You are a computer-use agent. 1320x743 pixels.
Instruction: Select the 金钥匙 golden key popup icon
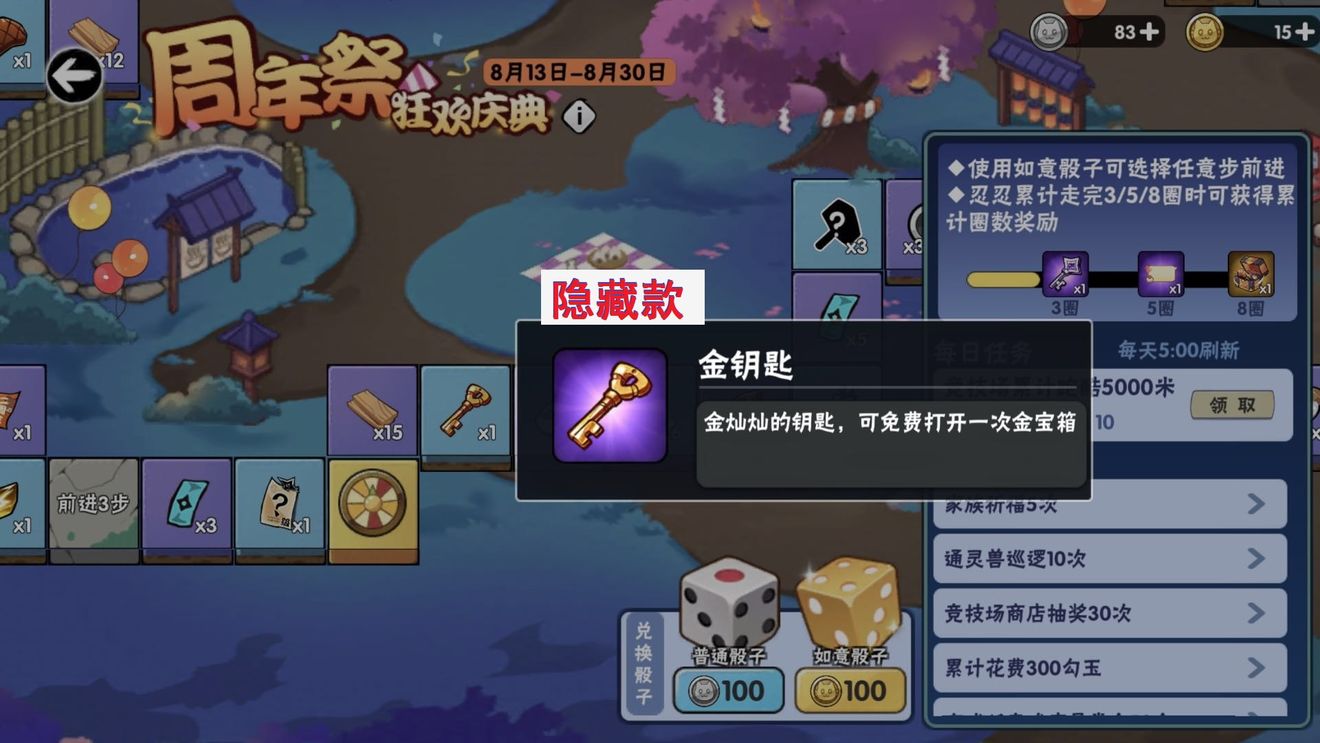(x=609, y=404)
